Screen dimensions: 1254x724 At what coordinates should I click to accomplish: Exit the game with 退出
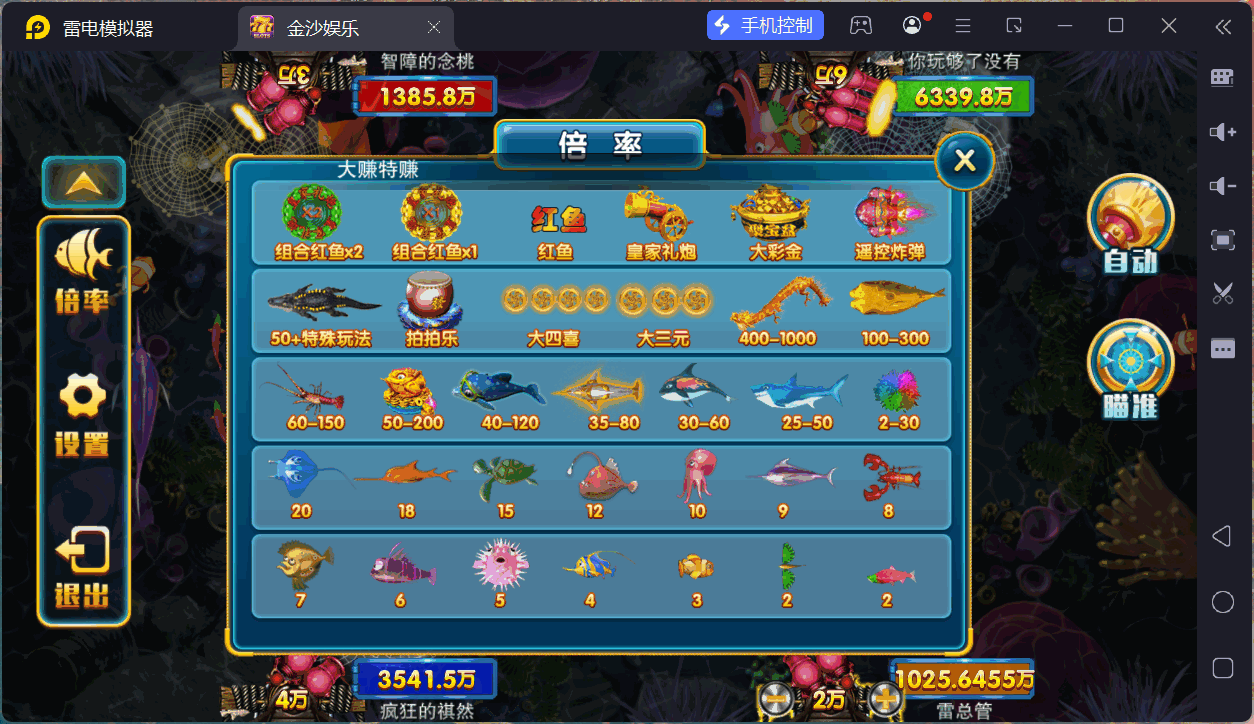click(x=83, y=567)
